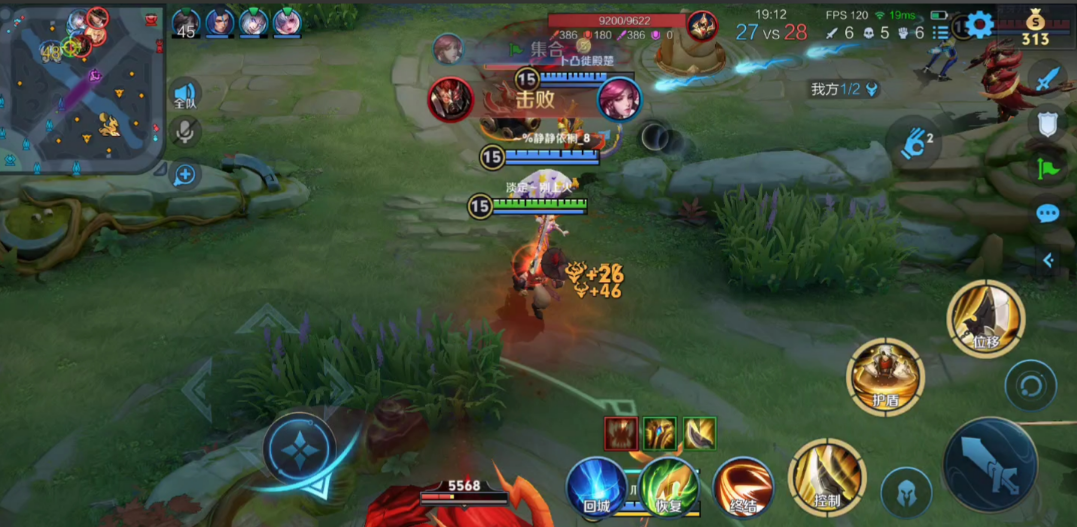Send the green flag gather signal

(1047, 168)
